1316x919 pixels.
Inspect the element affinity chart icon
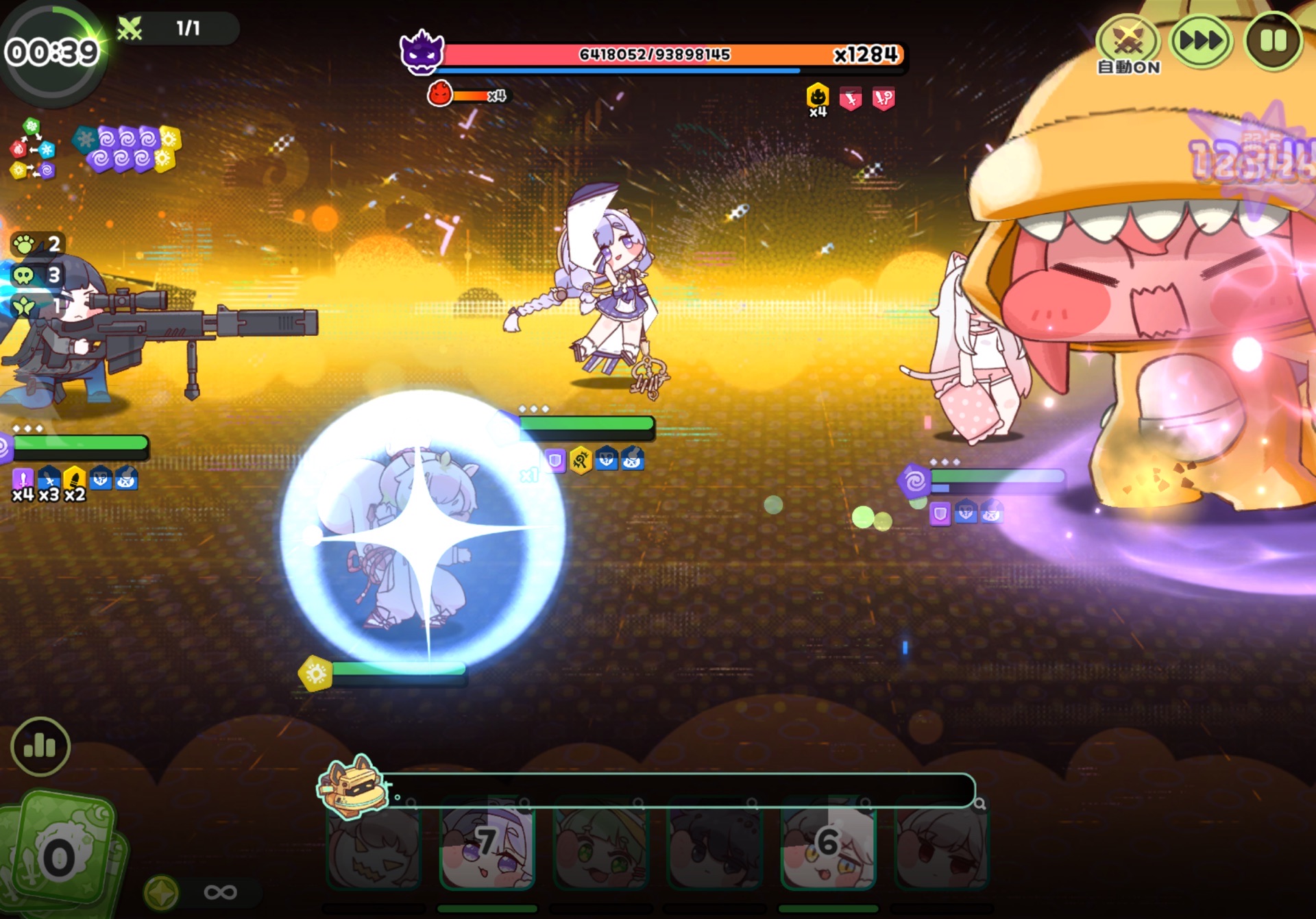(32, 149)
